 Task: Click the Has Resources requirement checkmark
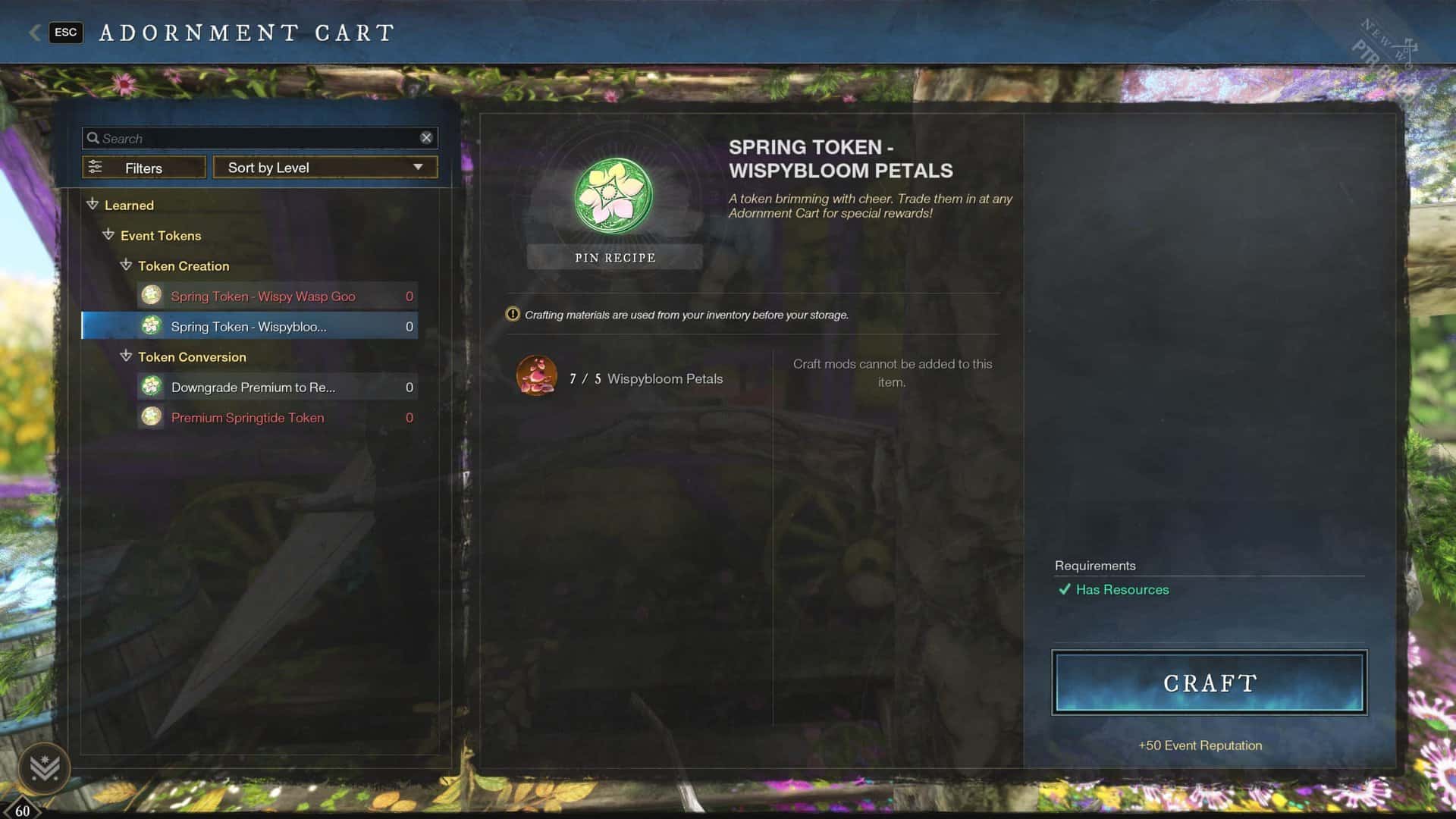pos(1065,589)
